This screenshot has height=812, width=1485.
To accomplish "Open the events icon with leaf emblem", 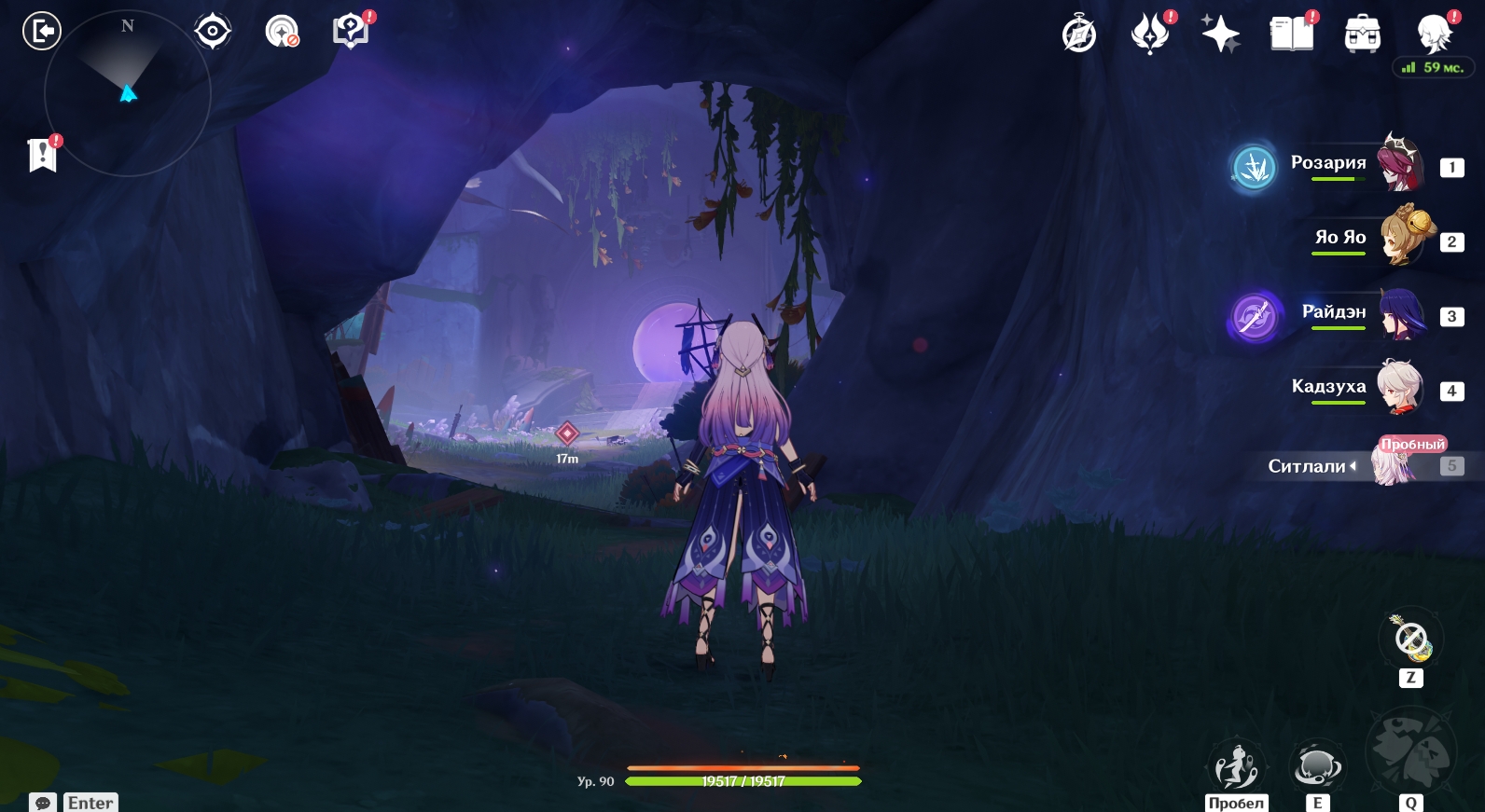I will [x=1150, y=34].
